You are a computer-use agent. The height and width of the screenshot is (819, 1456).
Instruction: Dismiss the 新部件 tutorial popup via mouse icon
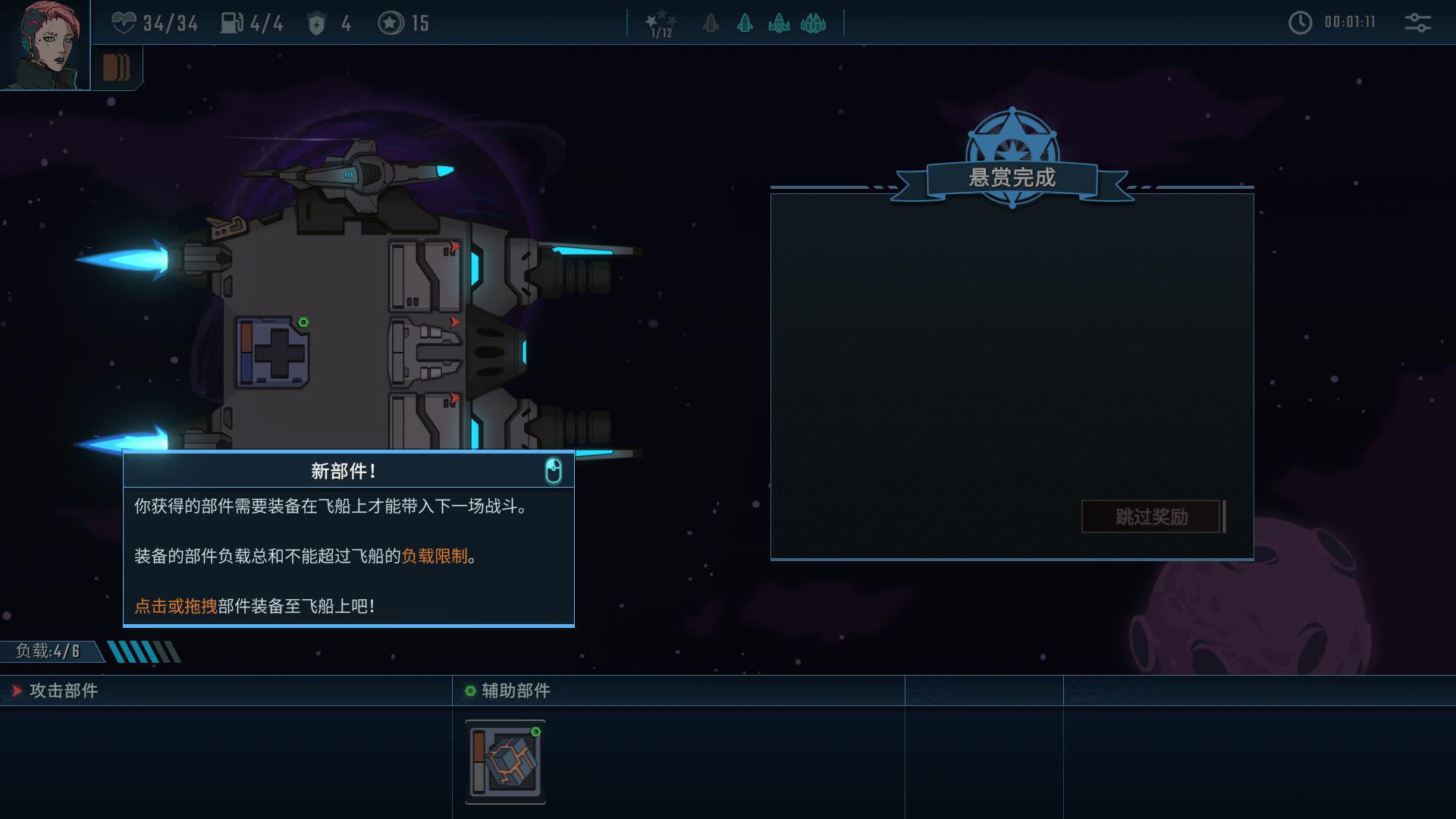[554, 471]
